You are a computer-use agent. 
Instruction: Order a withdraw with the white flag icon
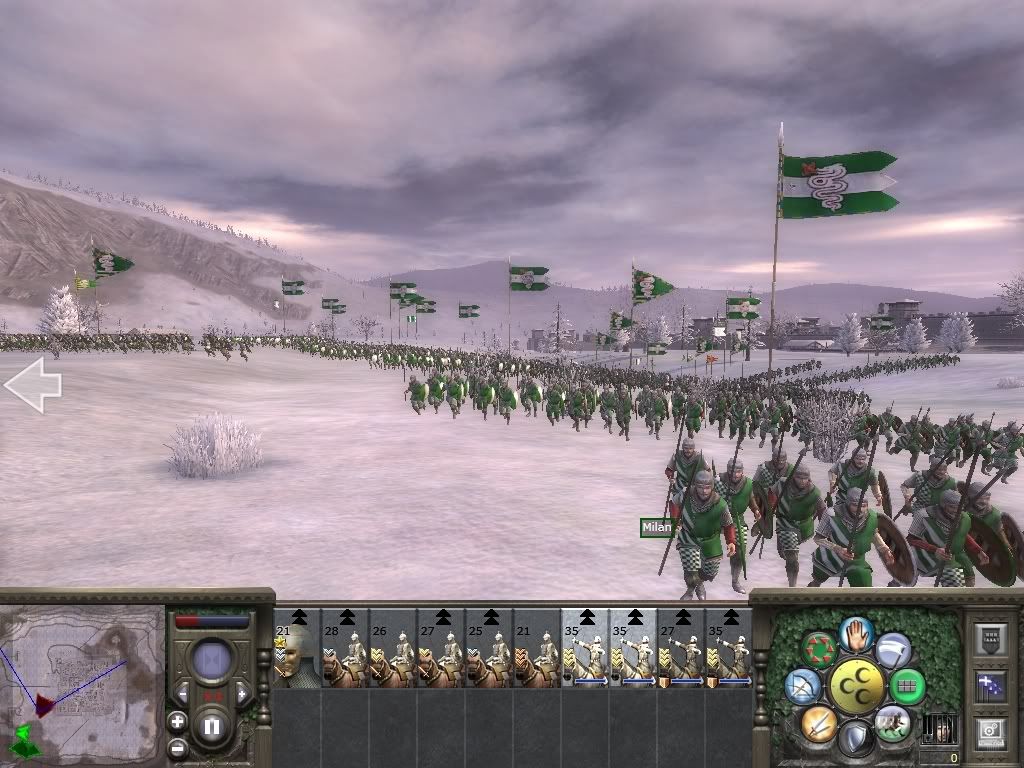point(893,650)
